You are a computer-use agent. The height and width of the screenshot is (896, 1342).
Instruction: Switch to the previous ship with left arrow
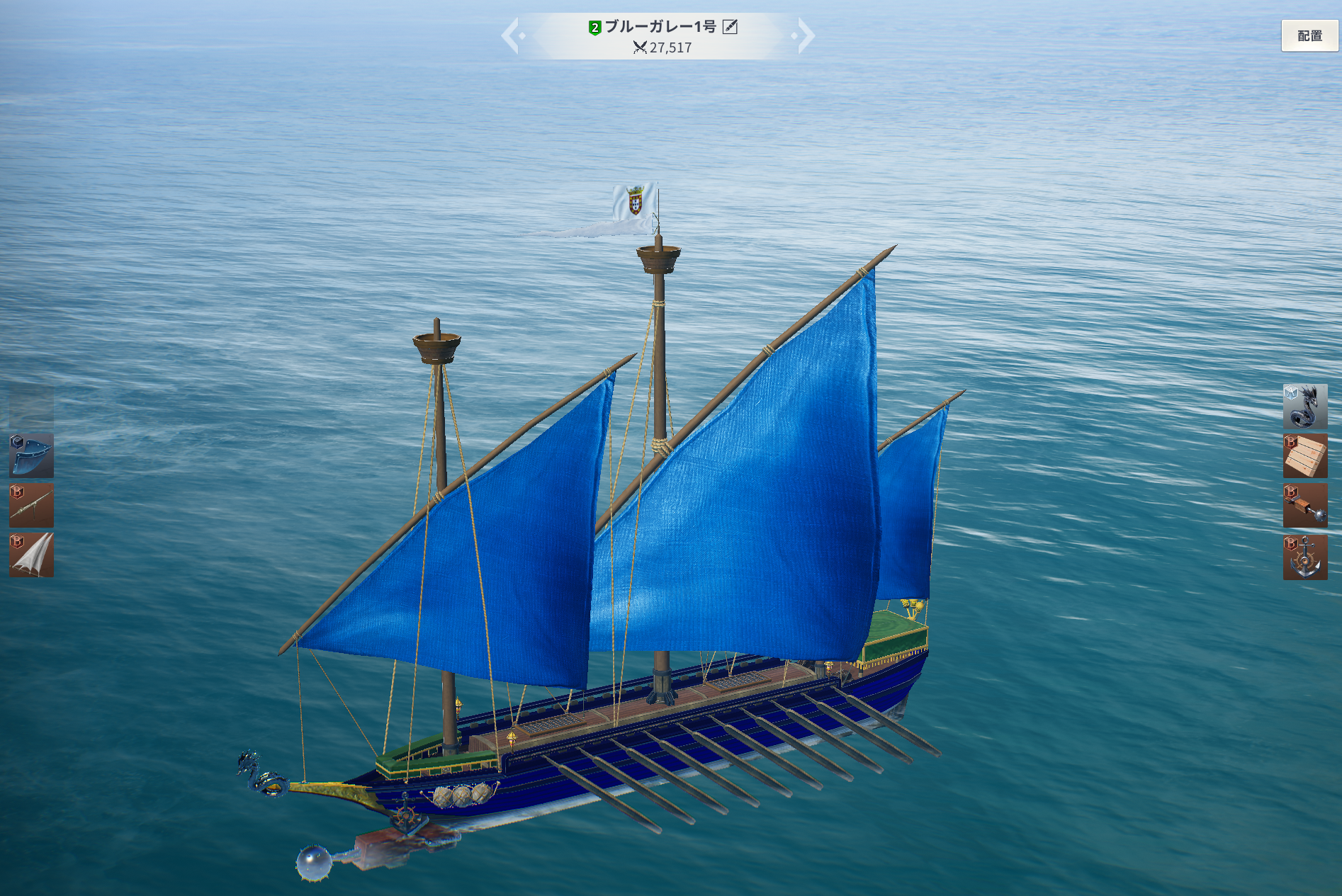pos(512,35)
